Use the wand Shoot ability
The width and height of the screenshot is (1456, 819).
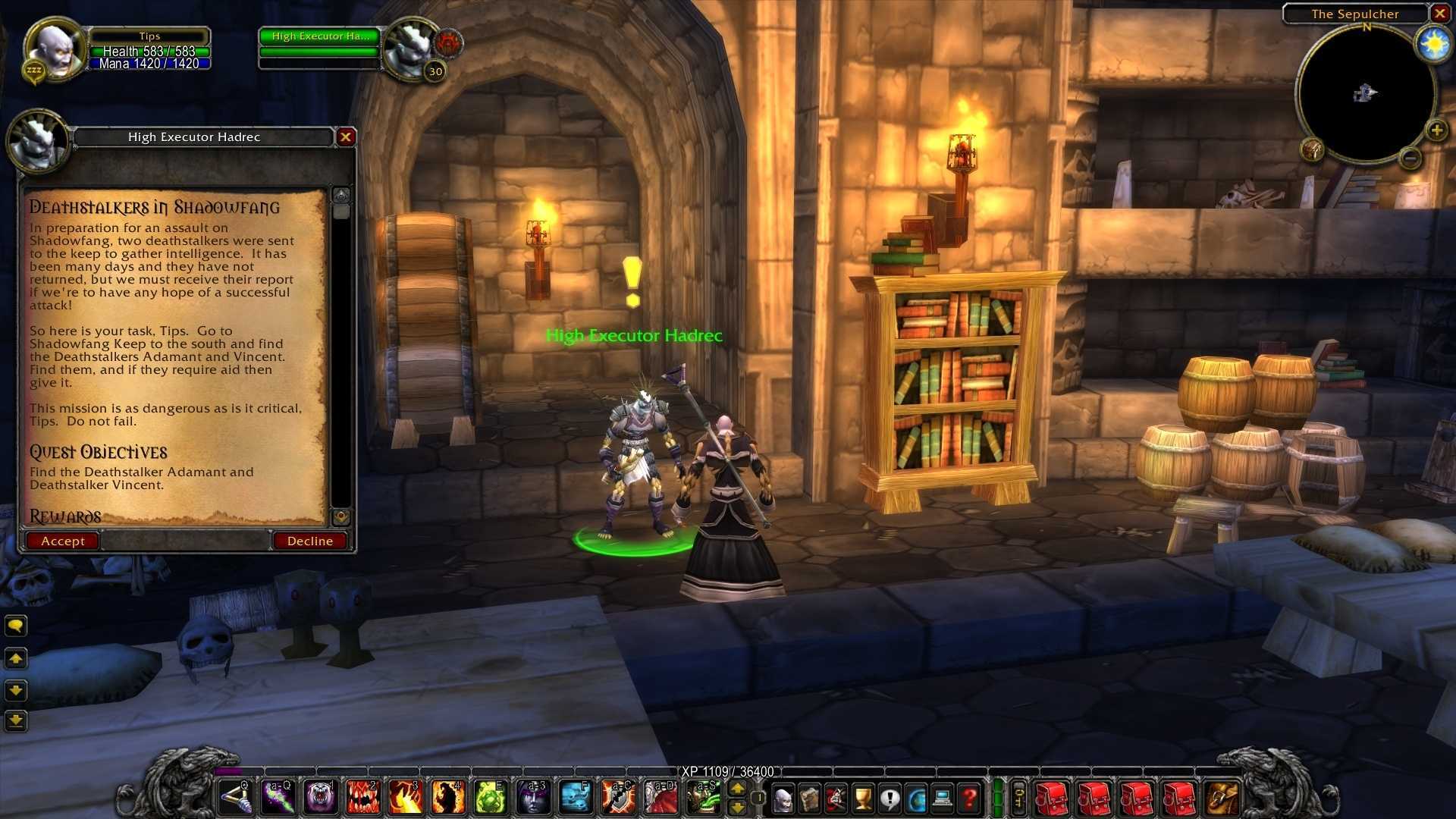coord(234,798)
